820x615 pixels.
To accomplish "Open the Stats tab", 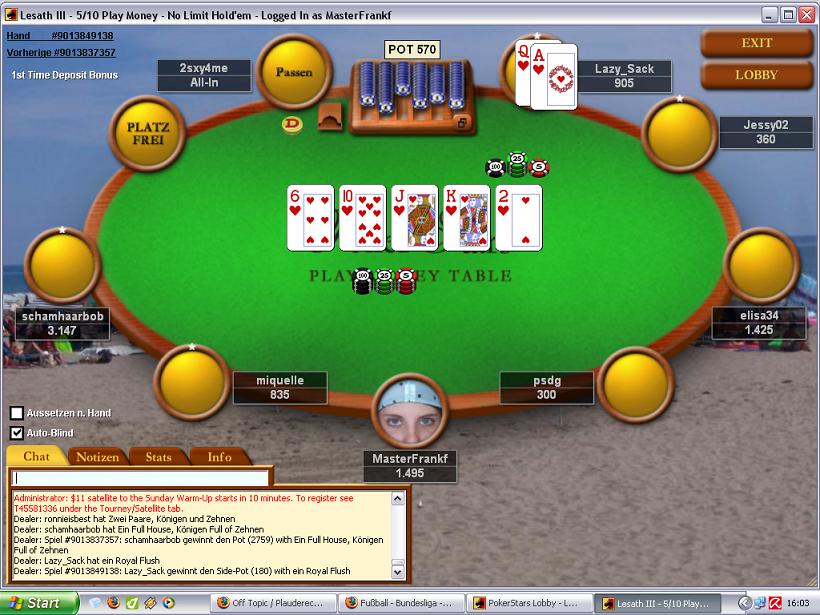I will [158, 457].
